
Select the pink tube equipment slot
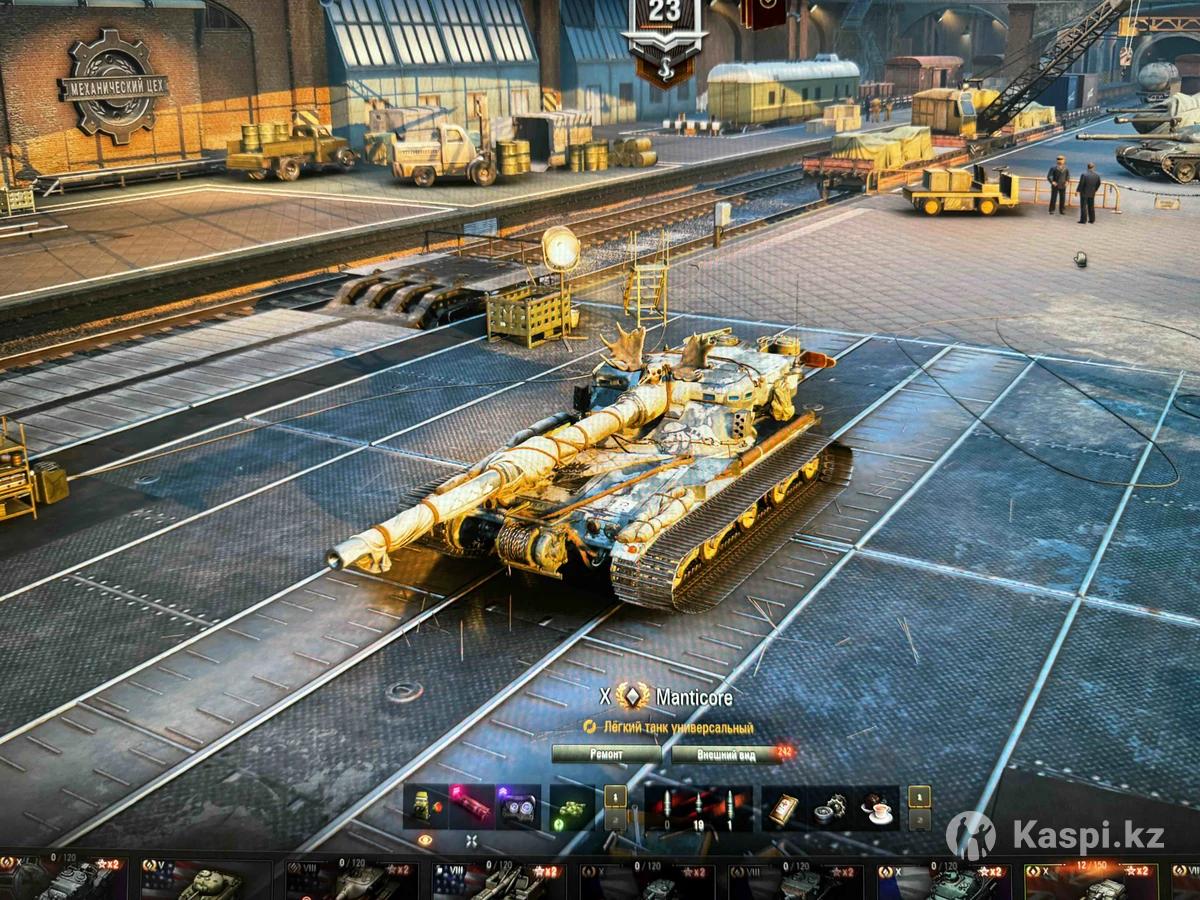point(471,805)
